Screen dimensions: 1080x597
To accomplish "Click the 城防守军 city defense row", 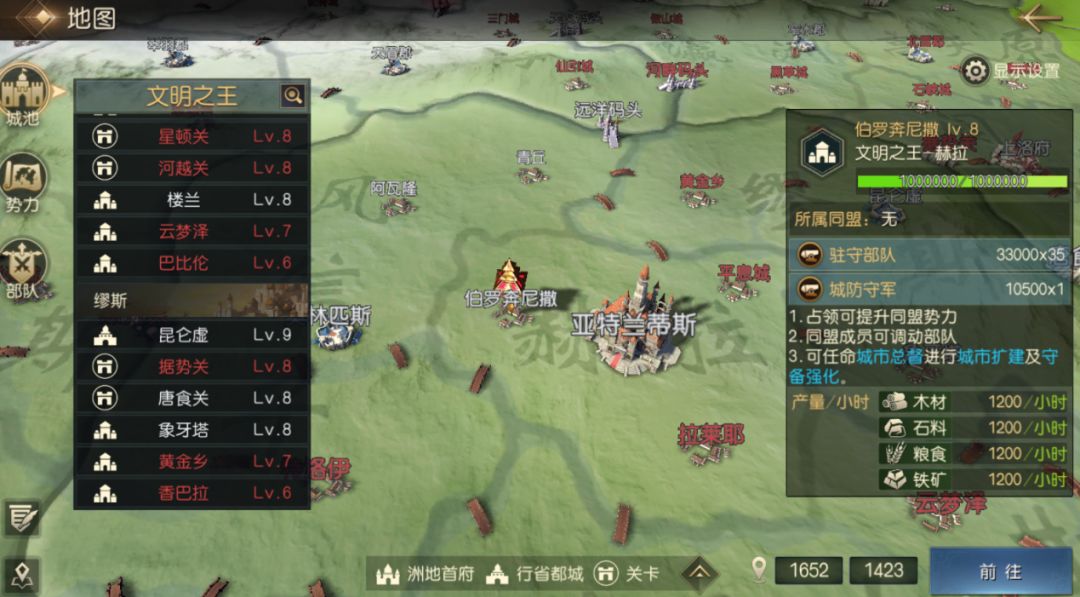I will tap(929, 290).
